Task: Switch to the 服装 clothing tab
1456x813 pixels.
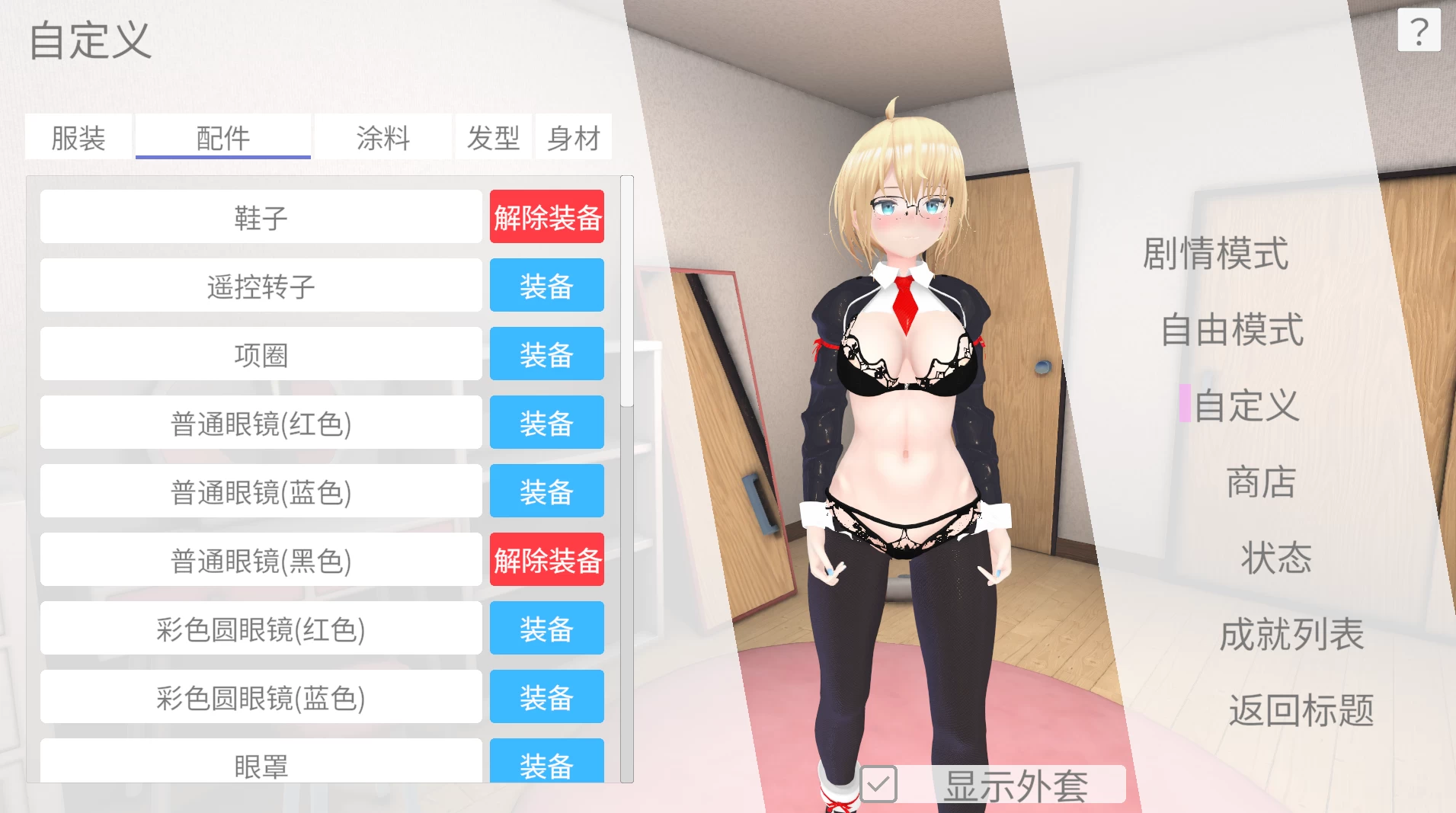Action: [x=78, y=137]
